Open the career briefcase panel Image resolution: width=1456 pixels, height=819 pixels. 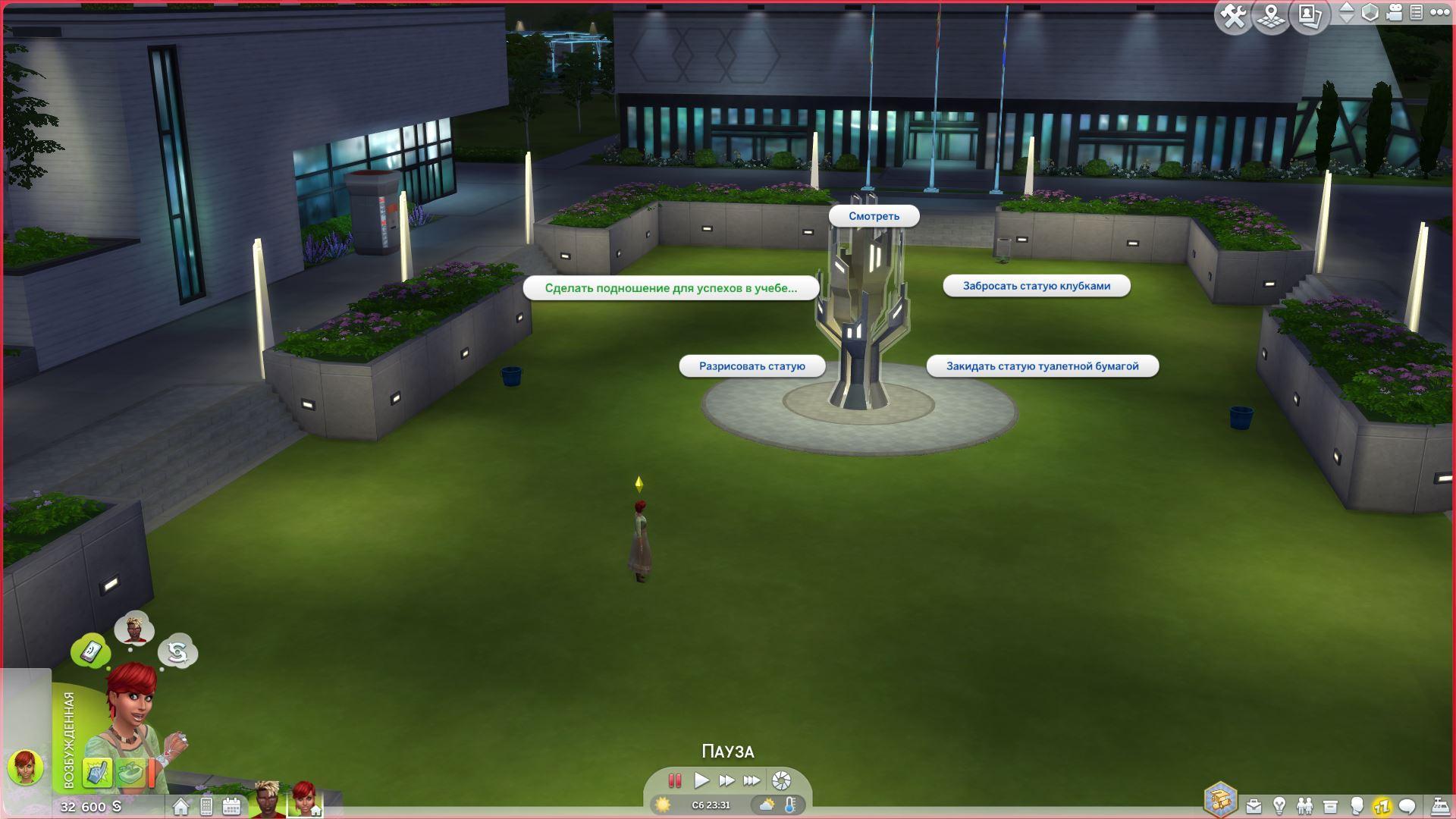pyautogui.click(x=1254, y=806)
